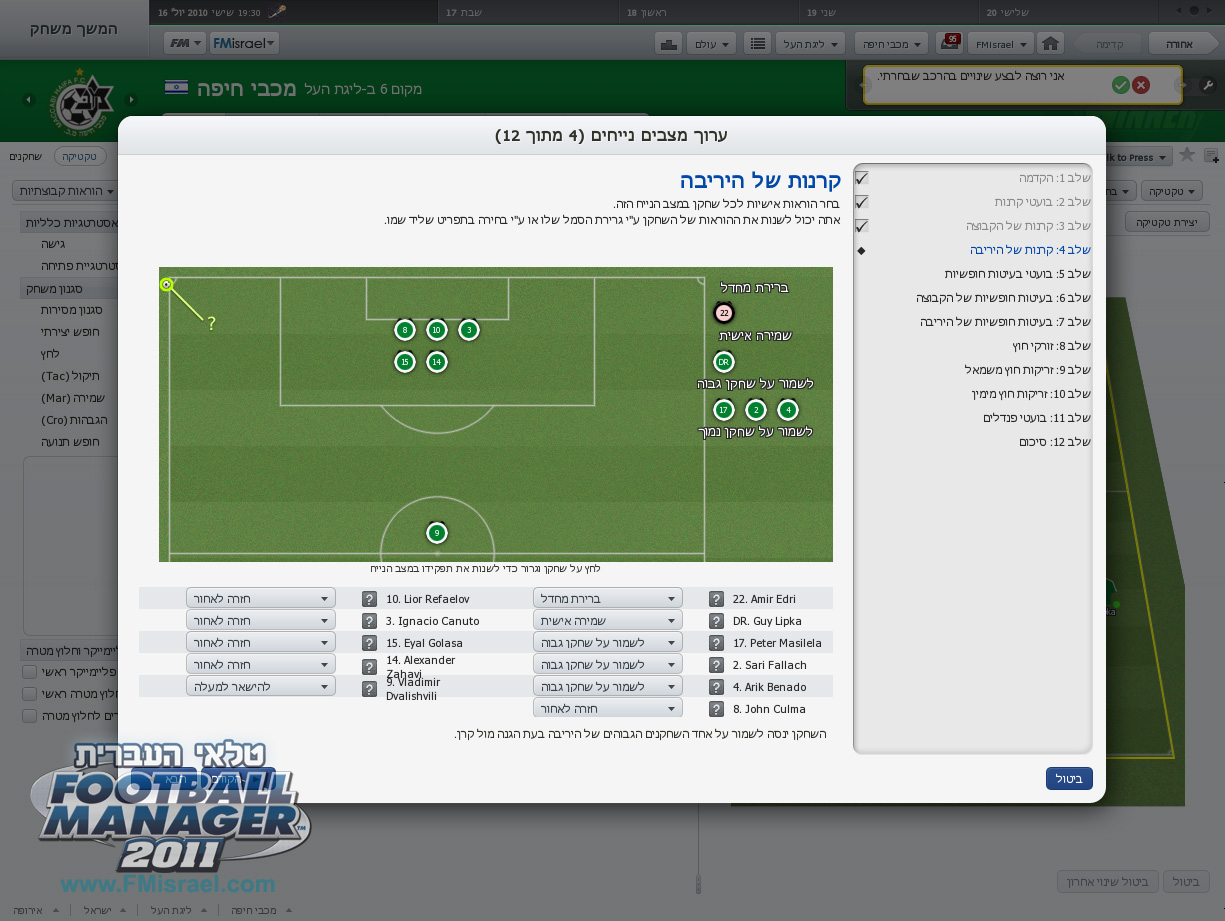Jump to step 5 free kick takers
Image resolution: width=1225 pixels, height=921 pixels.
tap(1018, 274)
